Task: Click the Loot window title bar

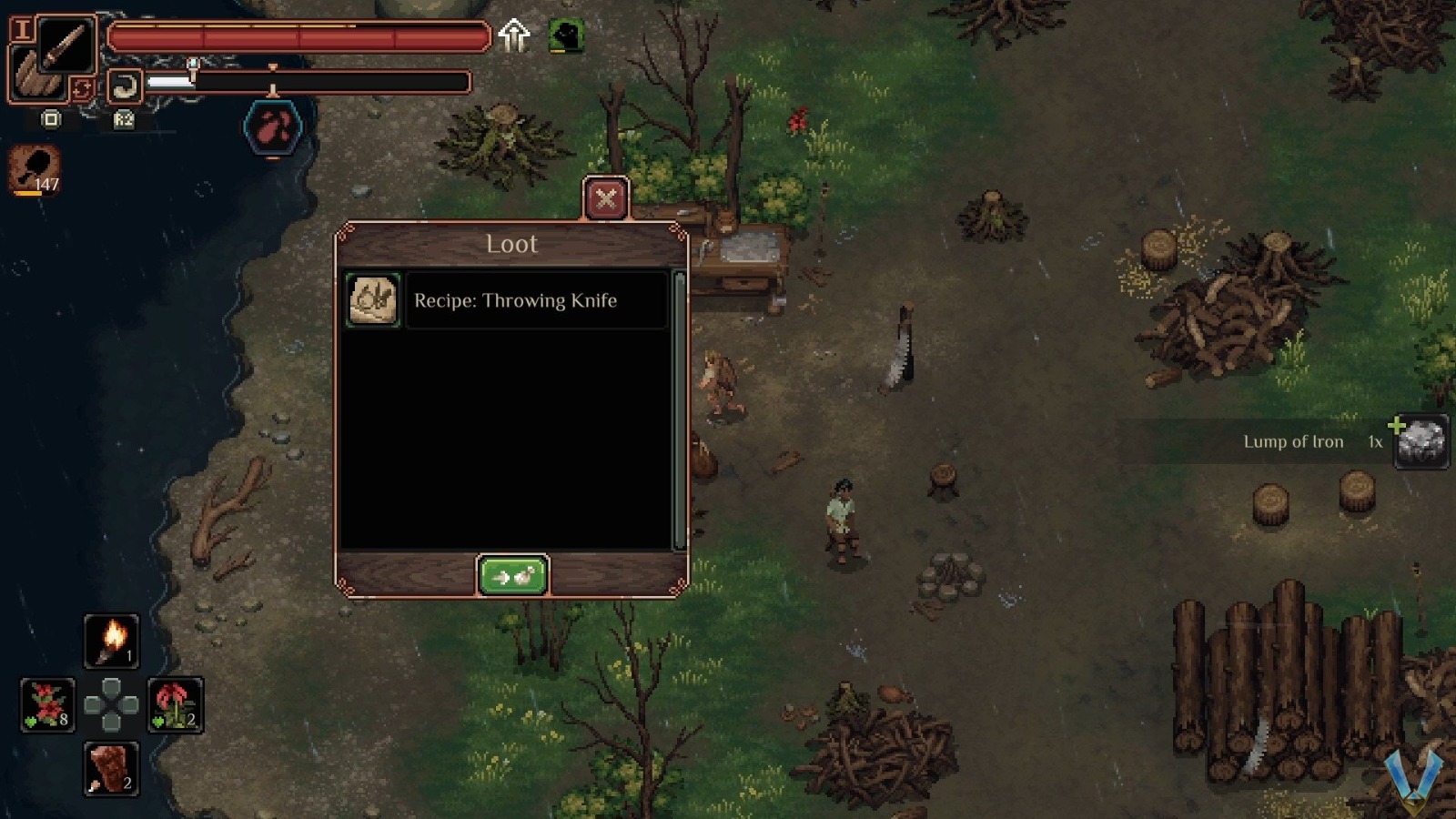Action: click(511, 244)
